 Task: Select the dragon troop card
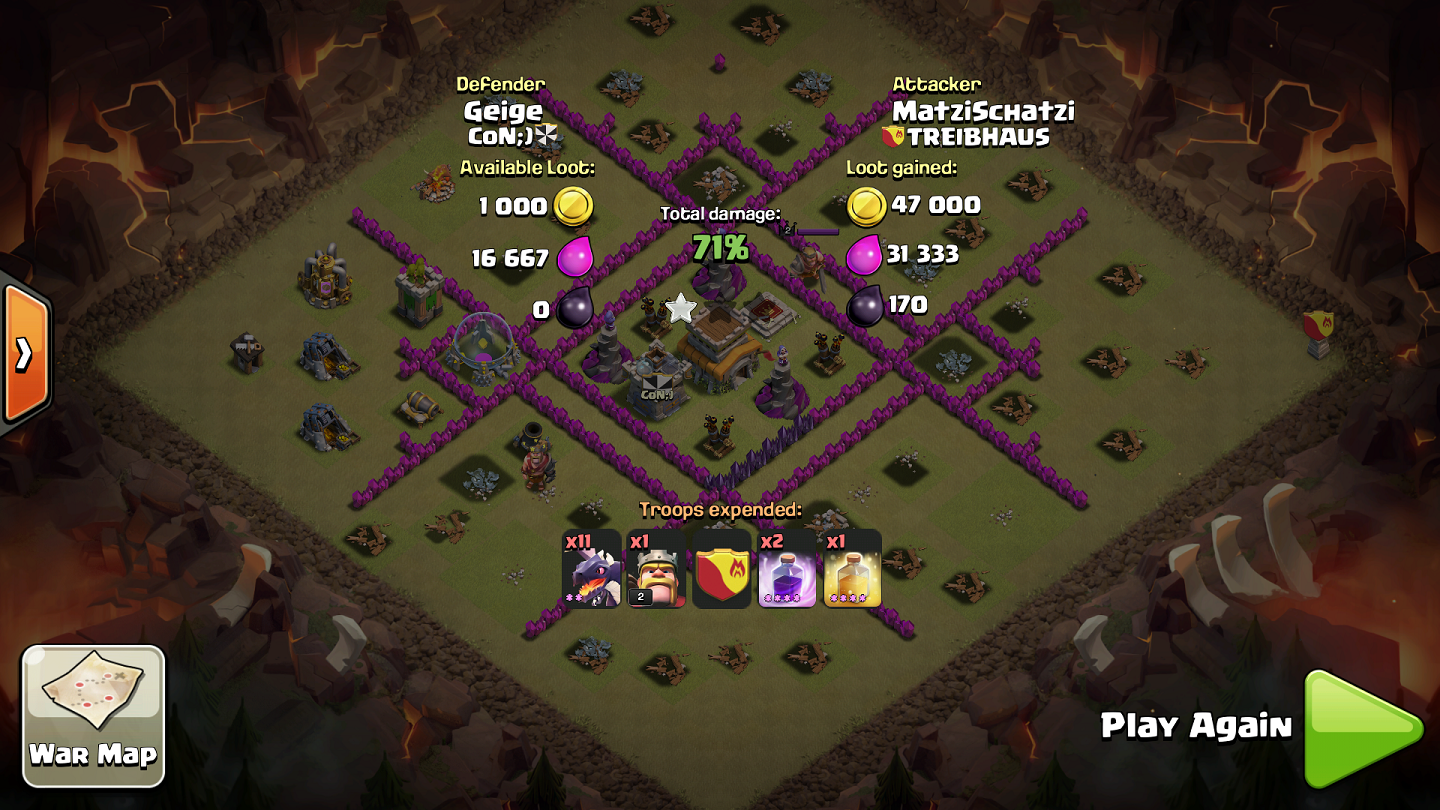592,569
